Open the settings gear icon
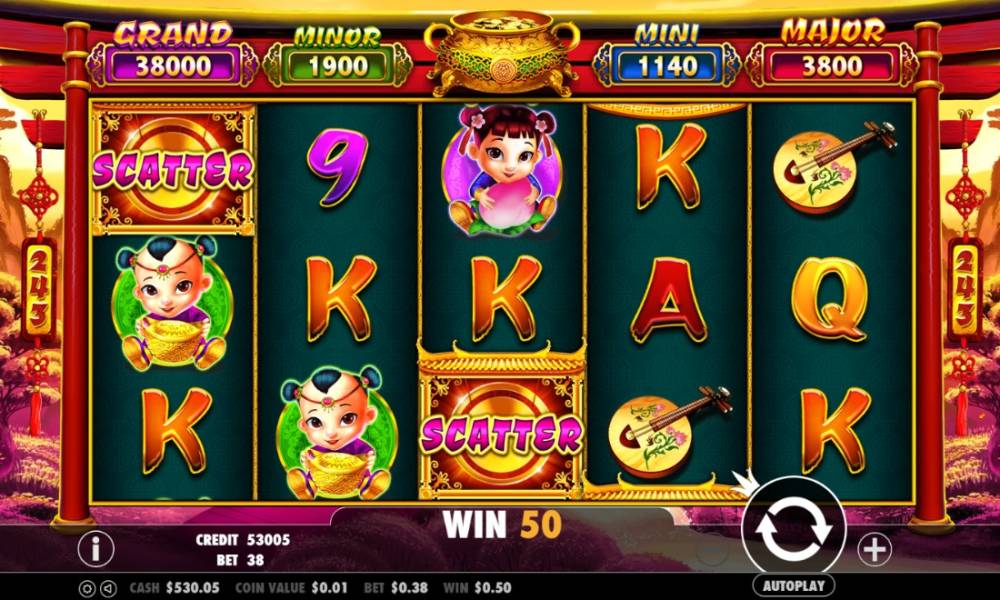This screenshot has height=600, width=1000. [x=87, y=588]
